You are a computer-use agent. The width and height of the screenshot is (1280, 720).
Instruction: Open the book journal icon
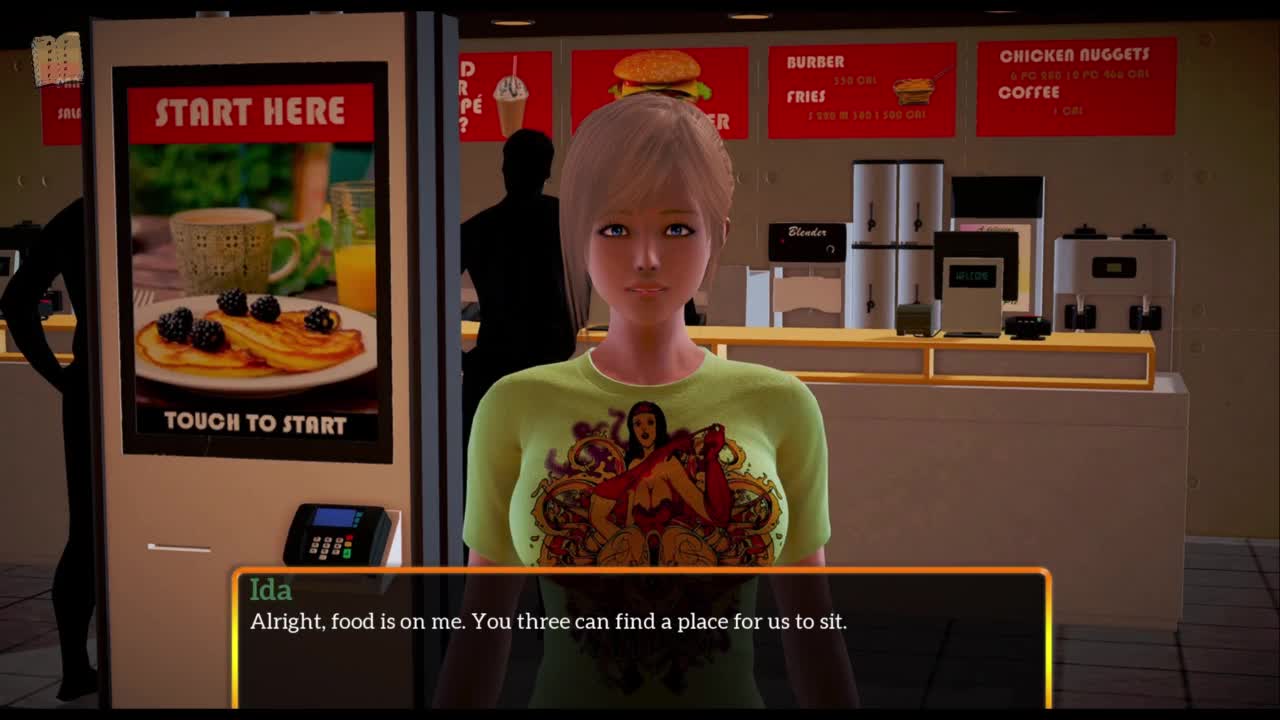tap(57, 59)
